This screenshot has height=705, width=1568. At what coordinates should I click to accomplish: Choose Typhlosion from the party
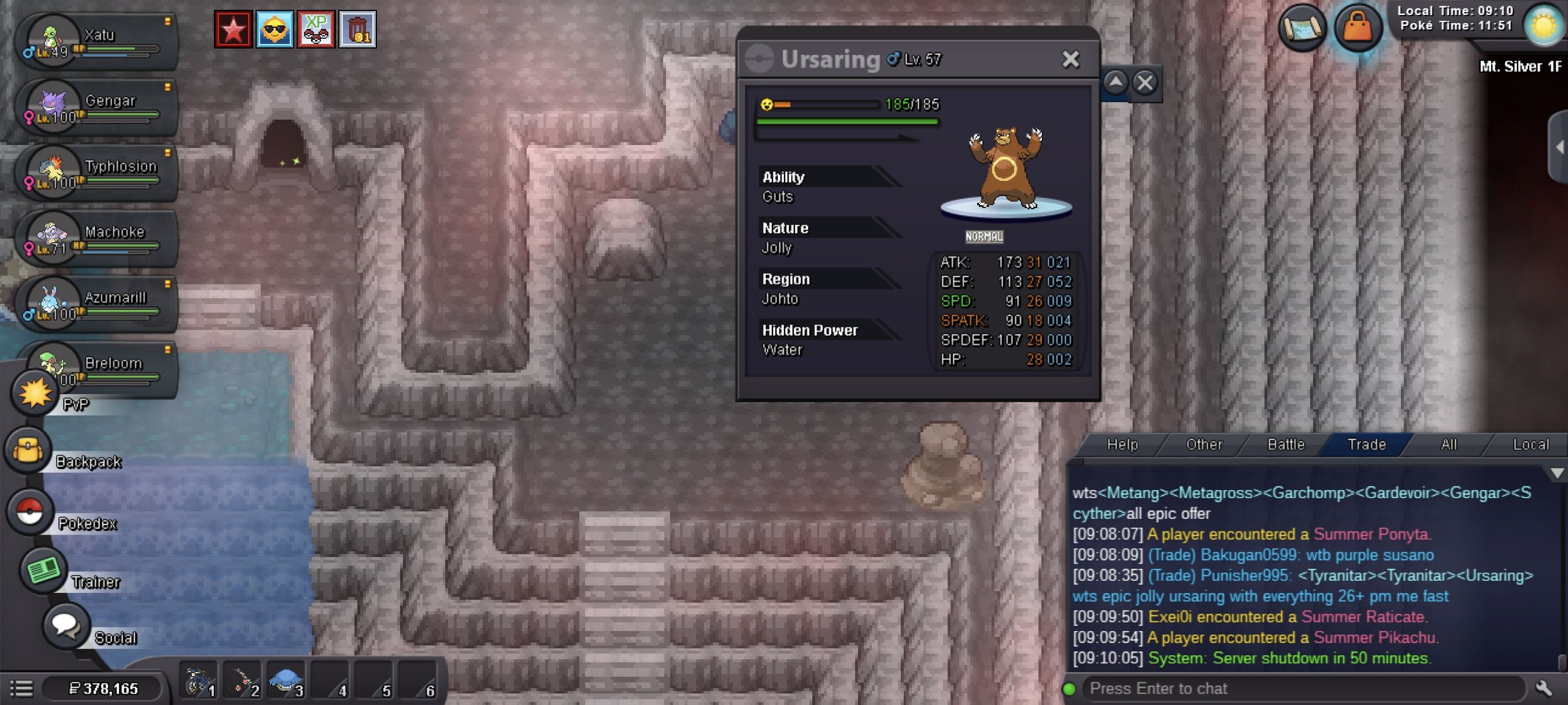[97, 173]
